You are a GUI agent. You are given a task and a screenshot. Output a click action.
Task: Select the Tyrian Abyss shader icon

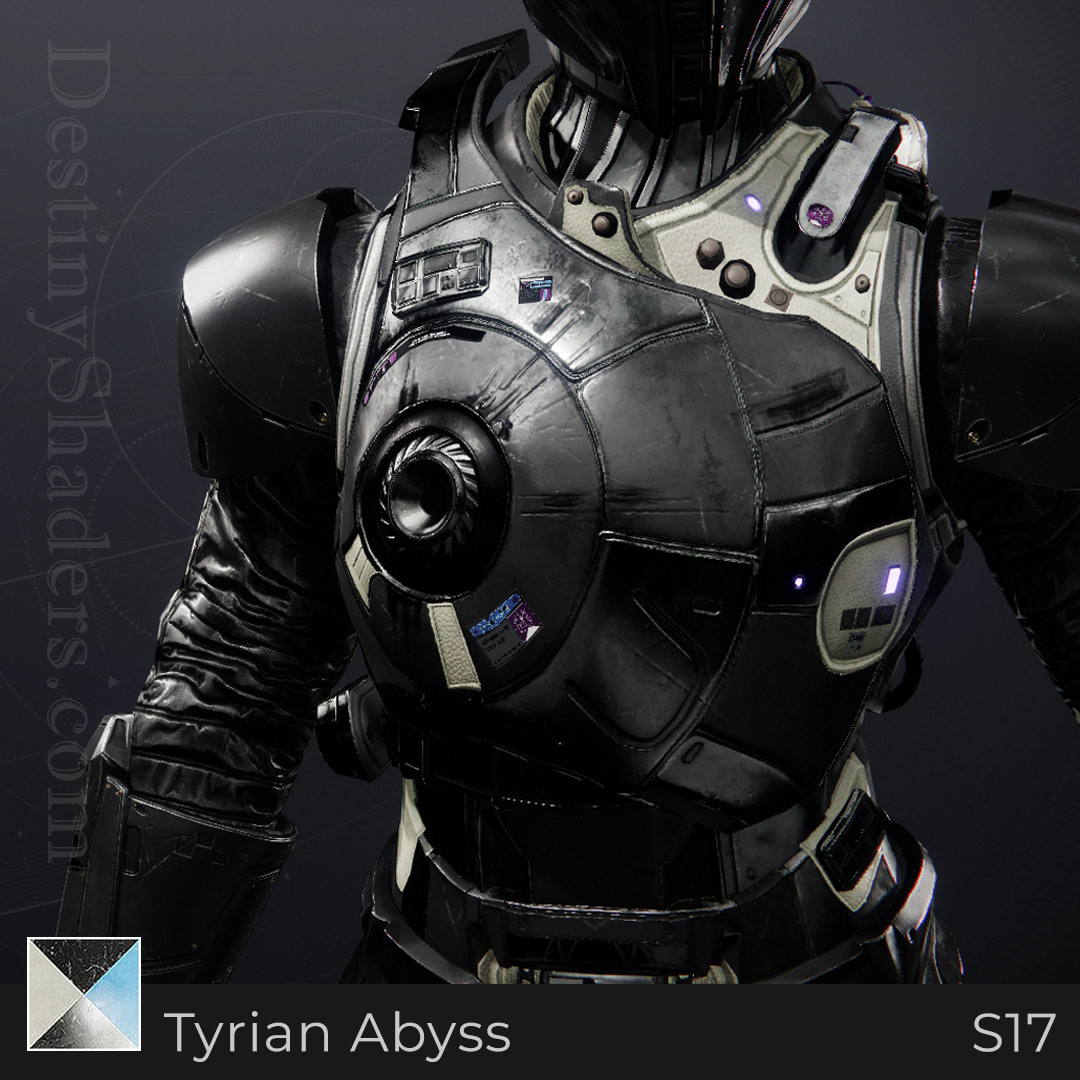[x=84, y=993]
